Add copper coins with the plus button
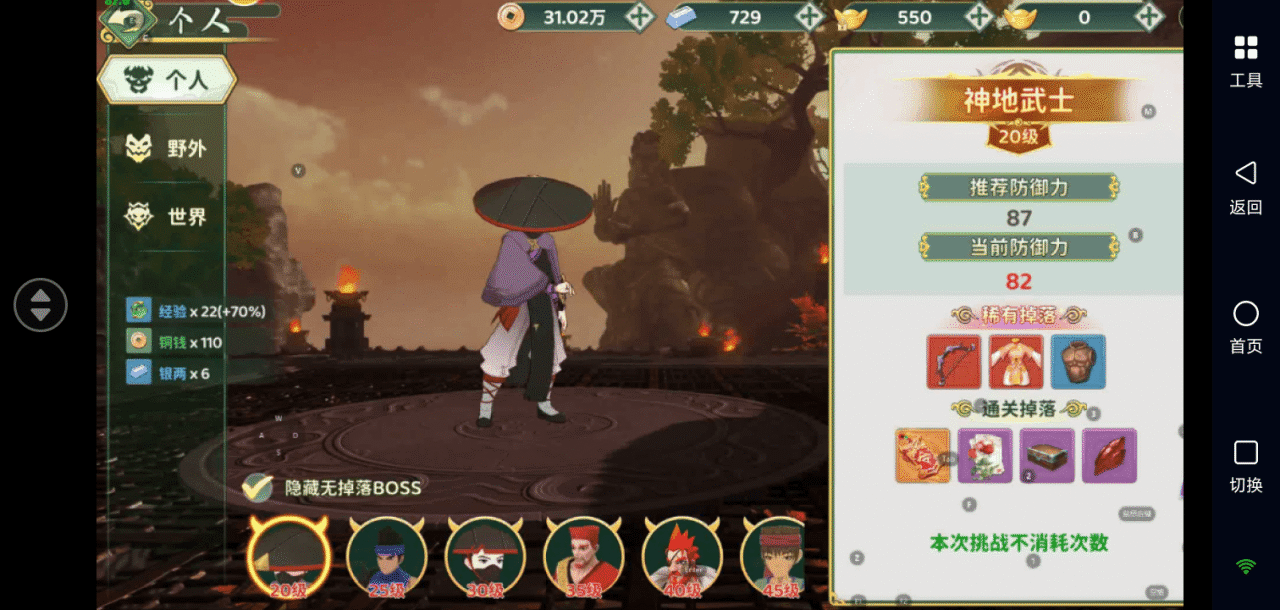 tap(639, 16)
